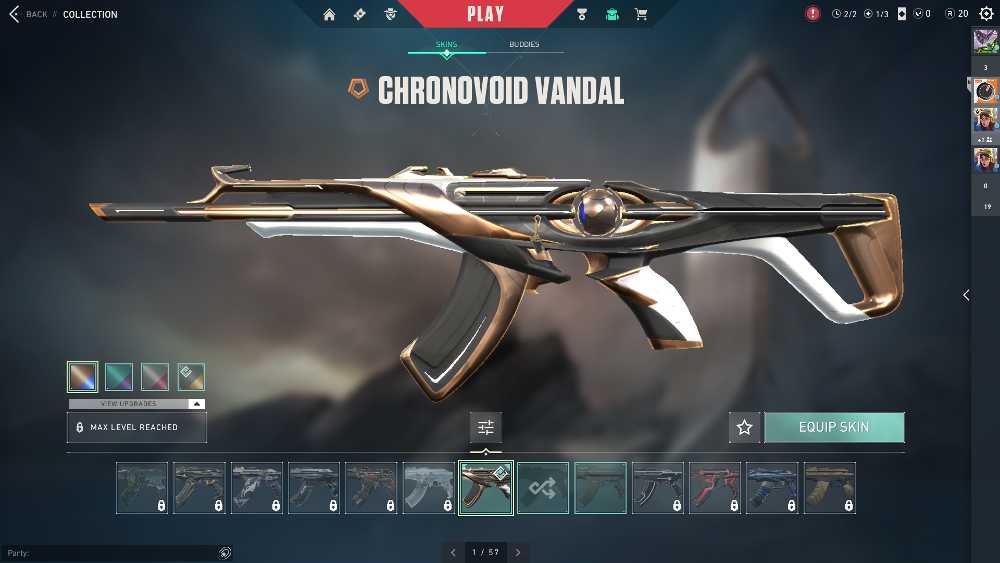
Task: Open the home screen icon
Action: point(329,14)
